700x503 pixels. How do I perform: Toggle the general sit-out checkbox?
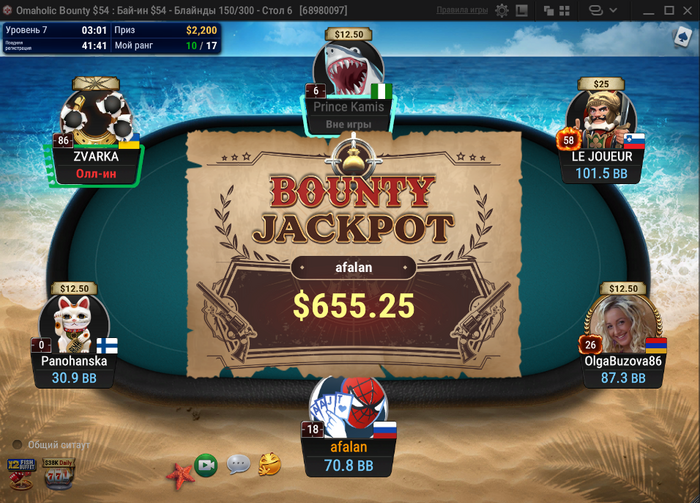click(x=18, y=444)
